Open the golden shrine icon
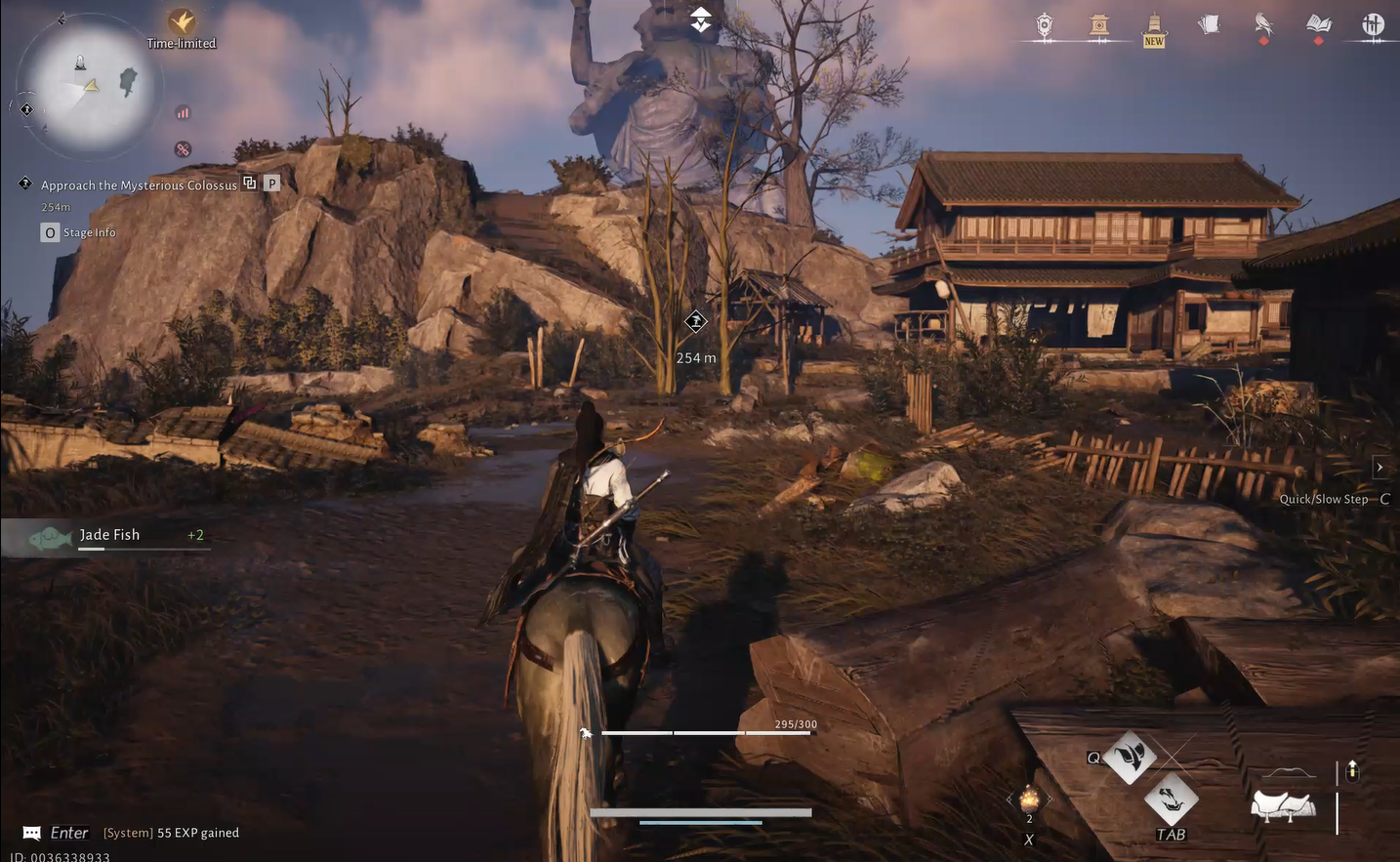1400x862 pixels. (x=1099, y=25)
